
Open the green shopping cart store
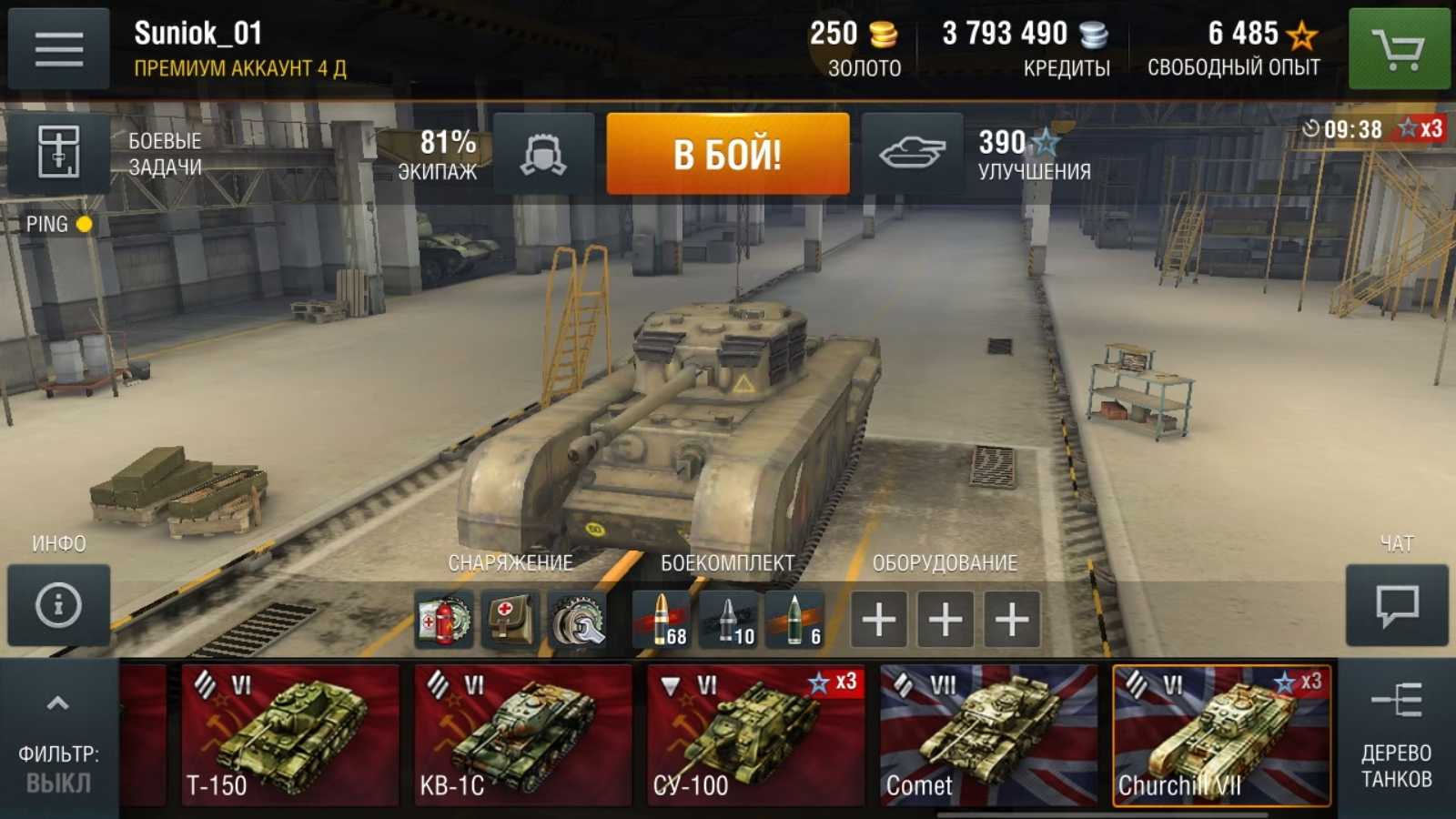[x=1399, y=49]
